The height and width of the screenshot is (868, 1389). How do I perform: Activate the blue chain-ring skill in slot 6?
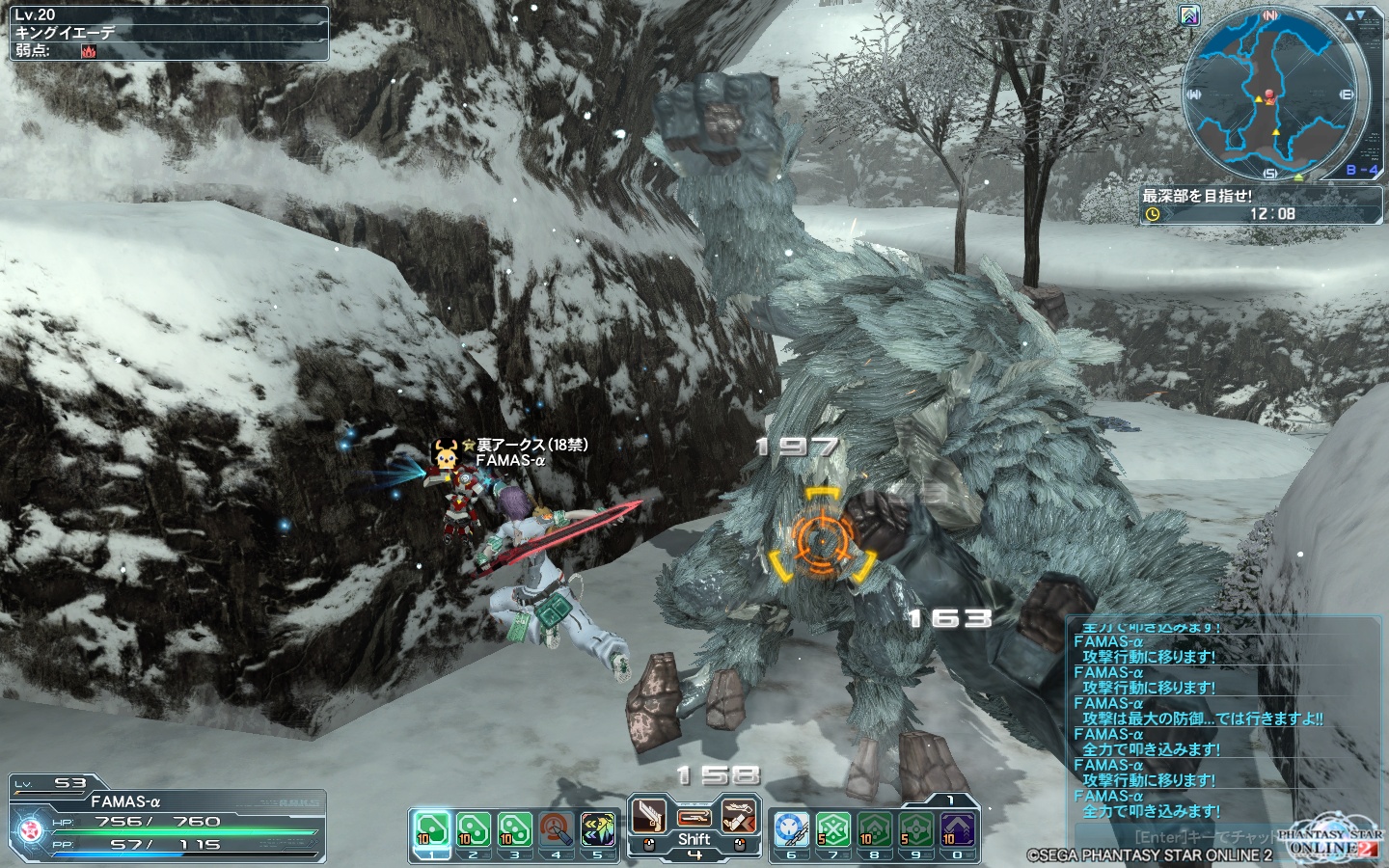(791, 829)
